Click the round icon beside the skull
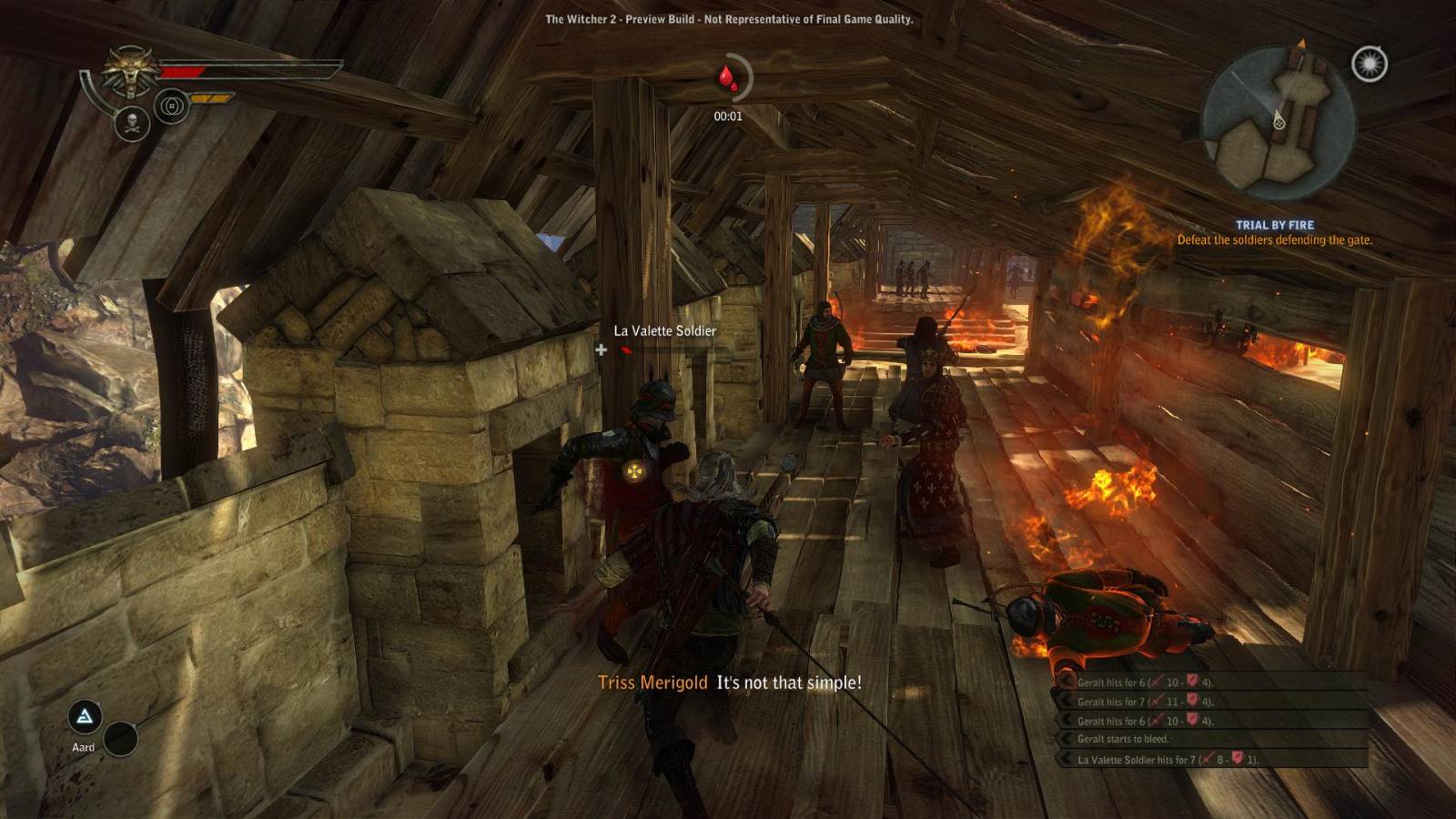The height and width of the screenshot is (819, 1456). [x=171, y=106]
